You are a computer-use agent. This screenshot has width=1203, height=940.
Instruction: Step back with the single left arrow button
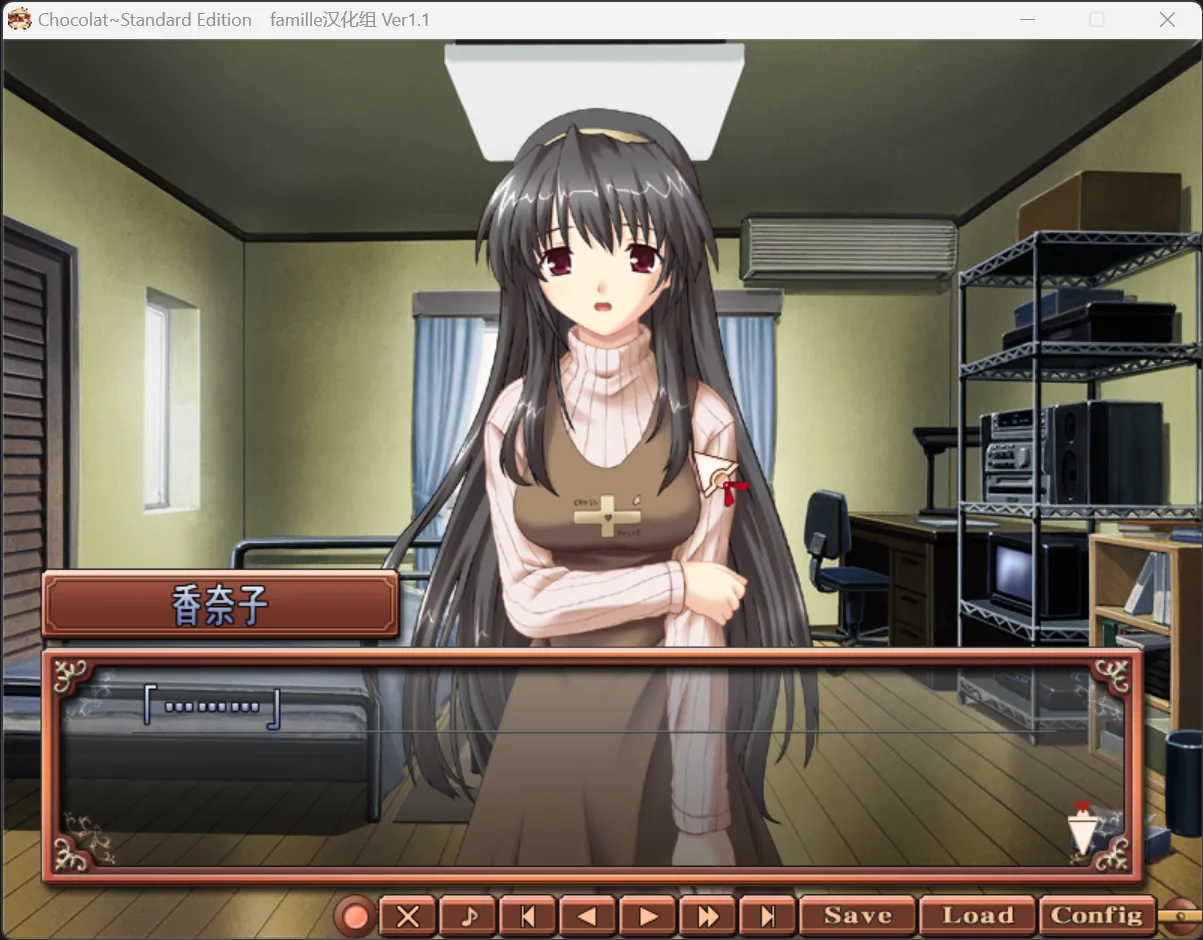pyautogui.click(x=588, y=916)
